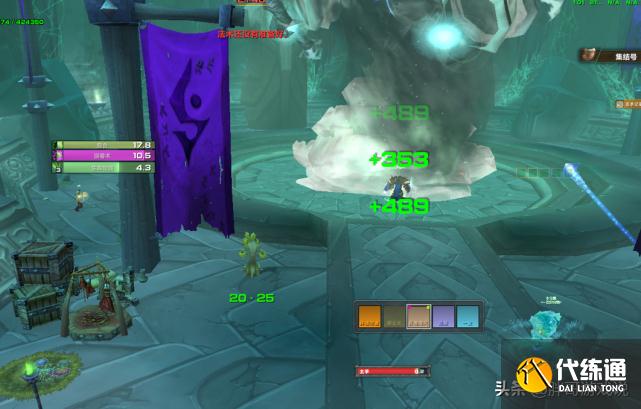Select the dark olive square button
Viewport: 641px width, 409px height.
click(x=395, y=316)
